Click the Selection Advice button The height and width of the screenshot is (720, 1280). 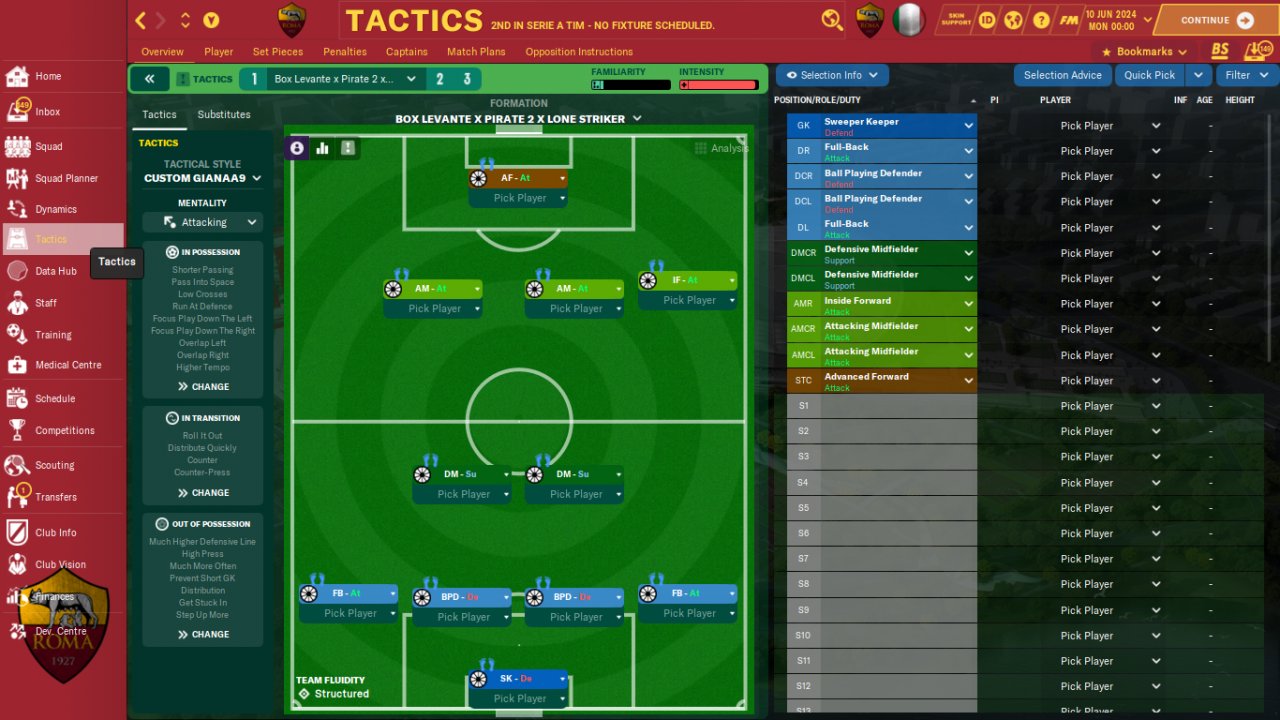[x=1062, y=75]
